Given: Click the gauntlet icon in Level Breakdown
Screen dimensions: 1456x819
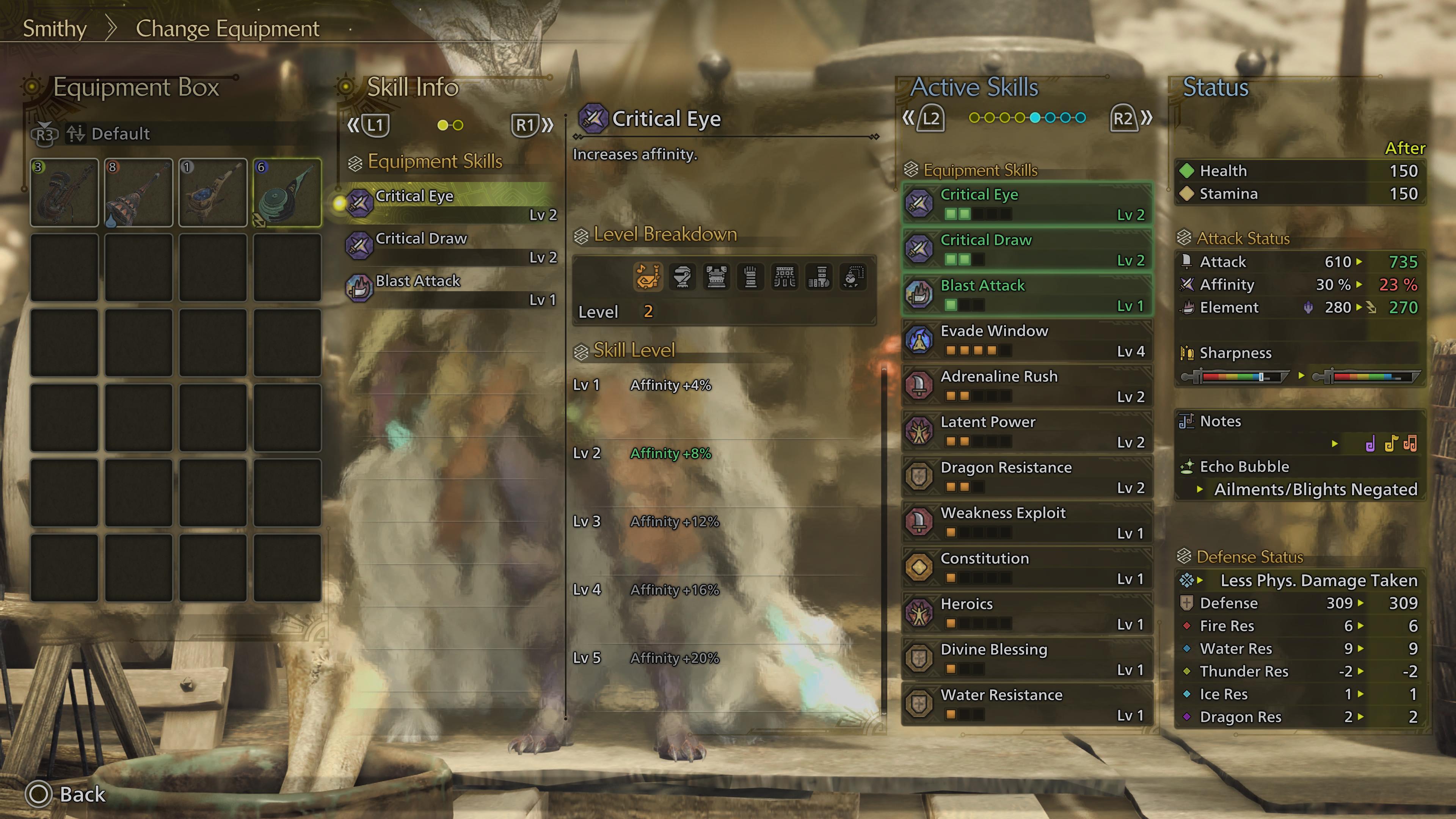Looking at the screenshot, I should click(x=751, y=277).
